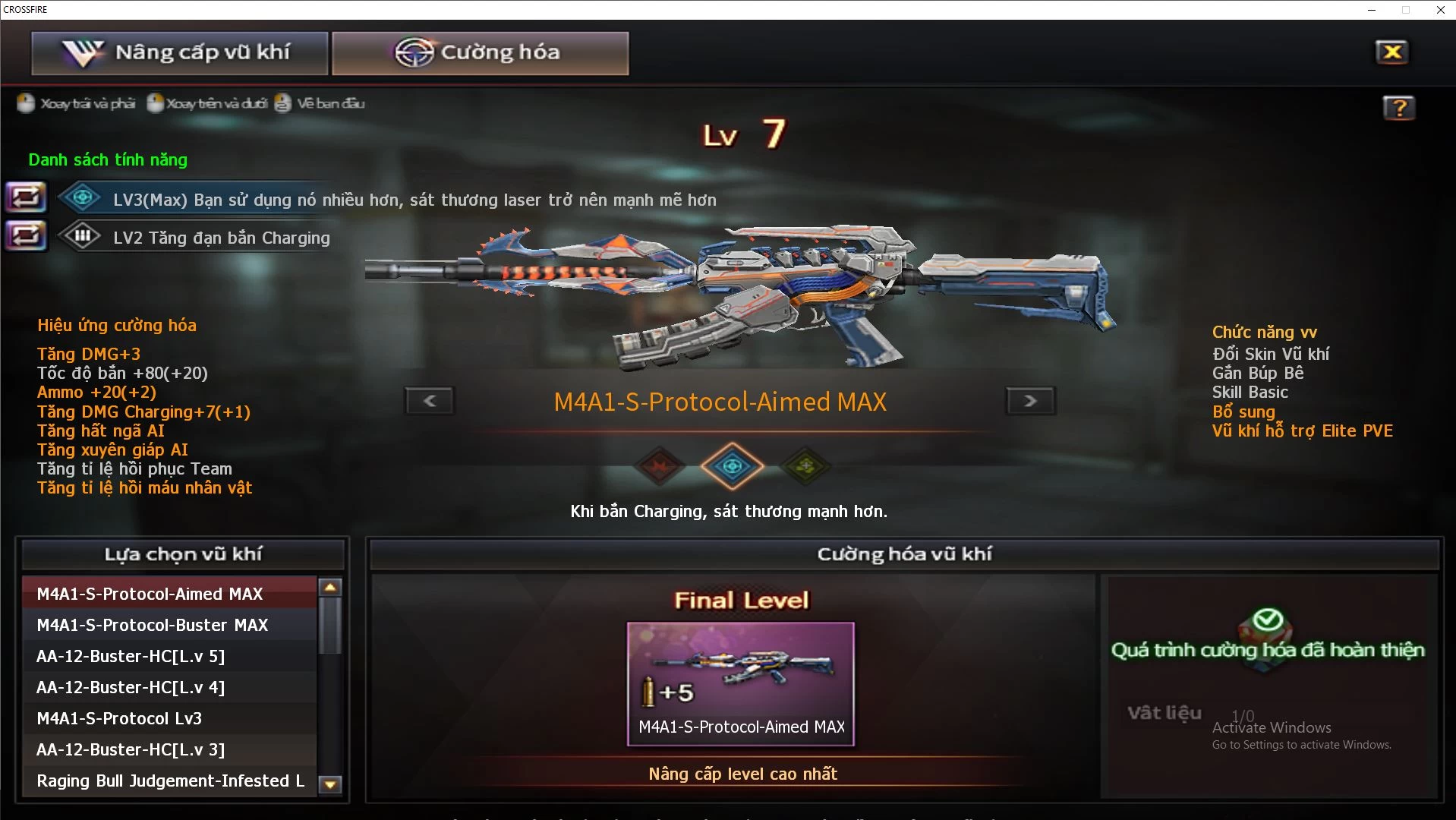Open the Cường hóa tab

point(480,53)
